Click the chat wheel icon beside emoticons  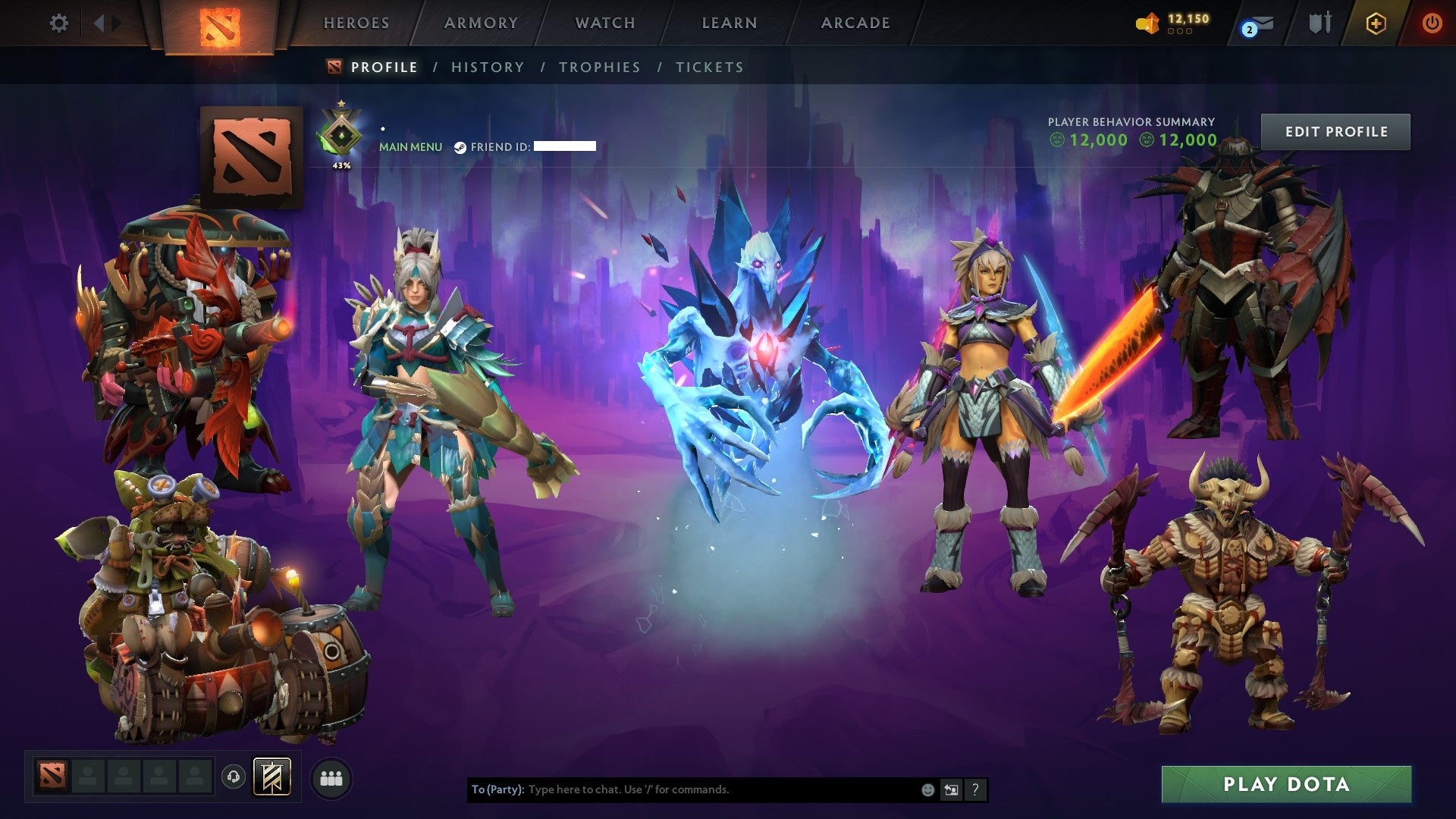pos(951,789)
